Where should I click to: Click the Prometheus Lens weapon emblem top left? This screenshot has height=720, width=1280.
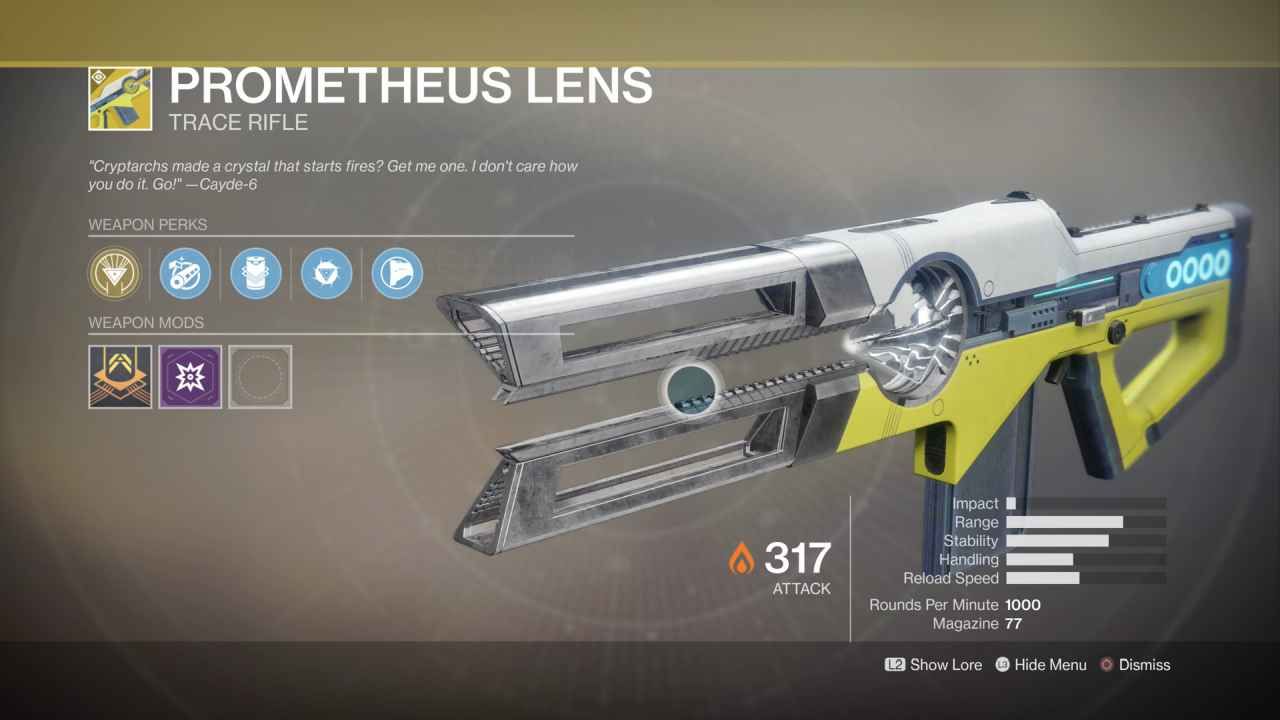coord(120,99)
